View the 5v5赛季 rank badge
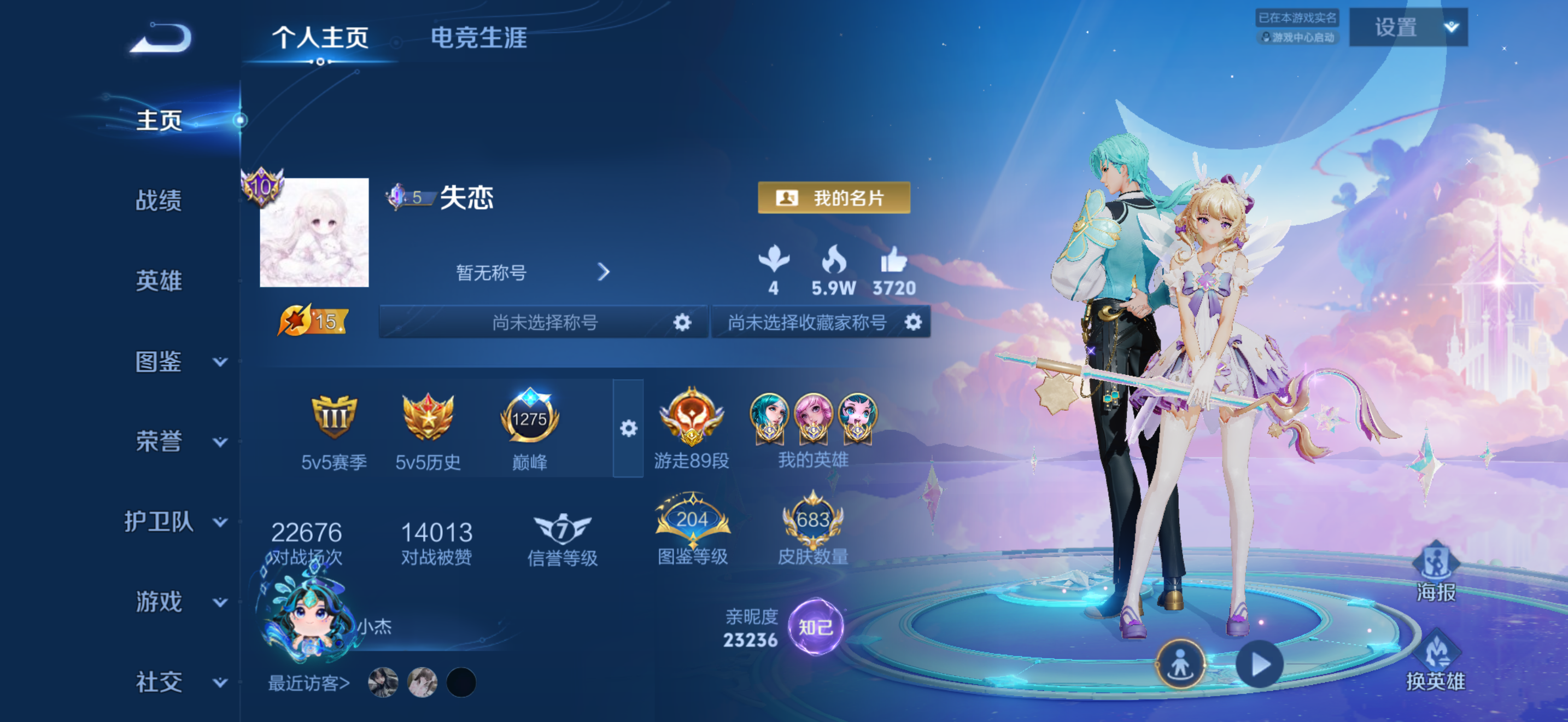1568x722 pixels. click(x=334, y=418)
